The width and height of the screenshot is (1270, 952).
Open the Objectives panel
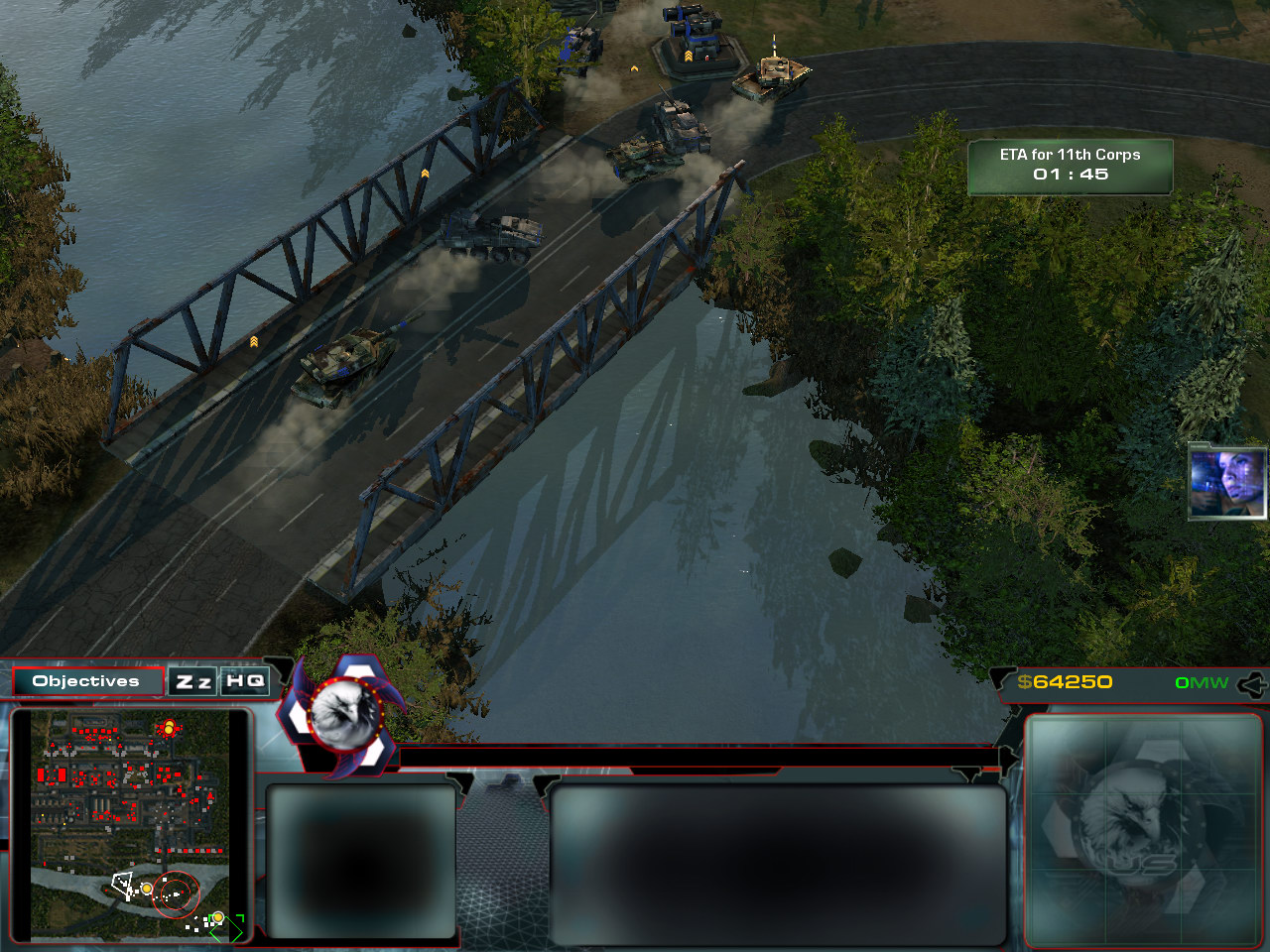(x=87, y=681)
